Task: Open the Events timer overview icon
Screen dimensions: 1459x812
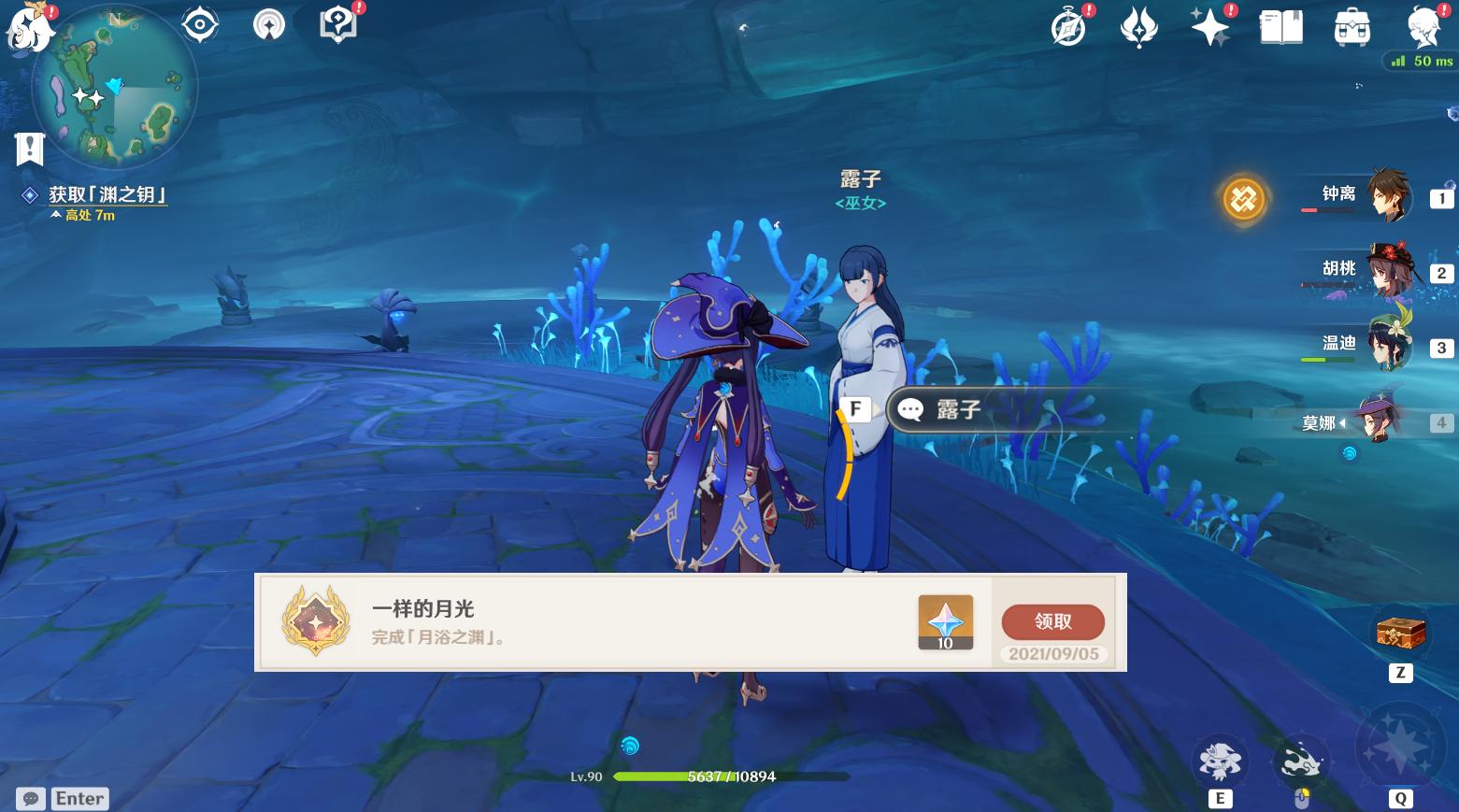Action: [1067, 28]
